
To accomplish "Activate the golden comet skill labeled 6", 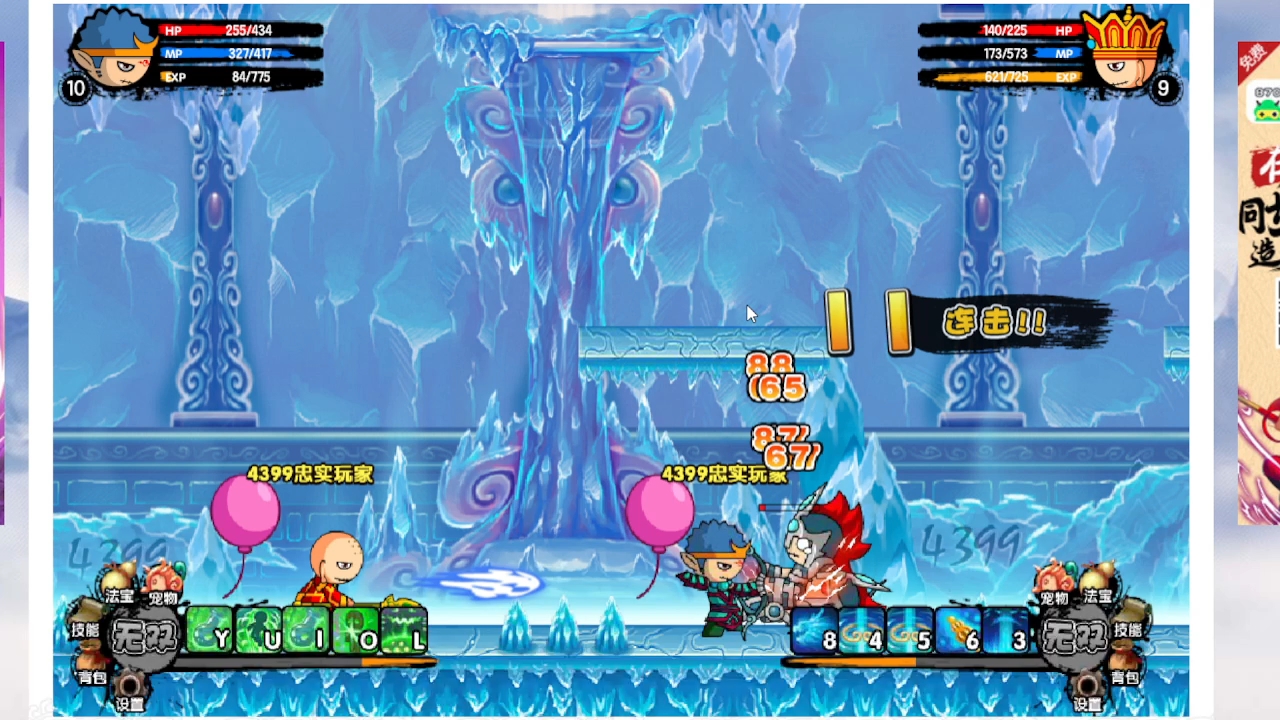I will (x=958, y=630).
